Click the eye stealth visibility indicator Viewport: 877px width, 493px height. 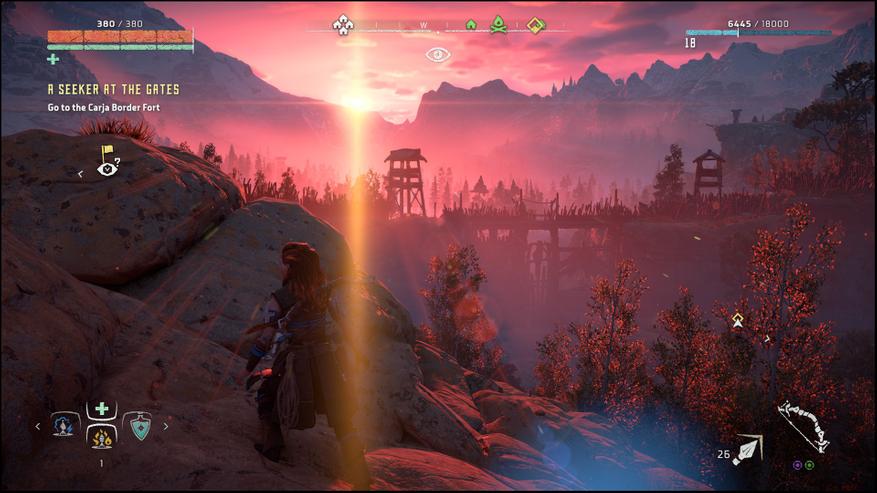click(x=438, y=54)
